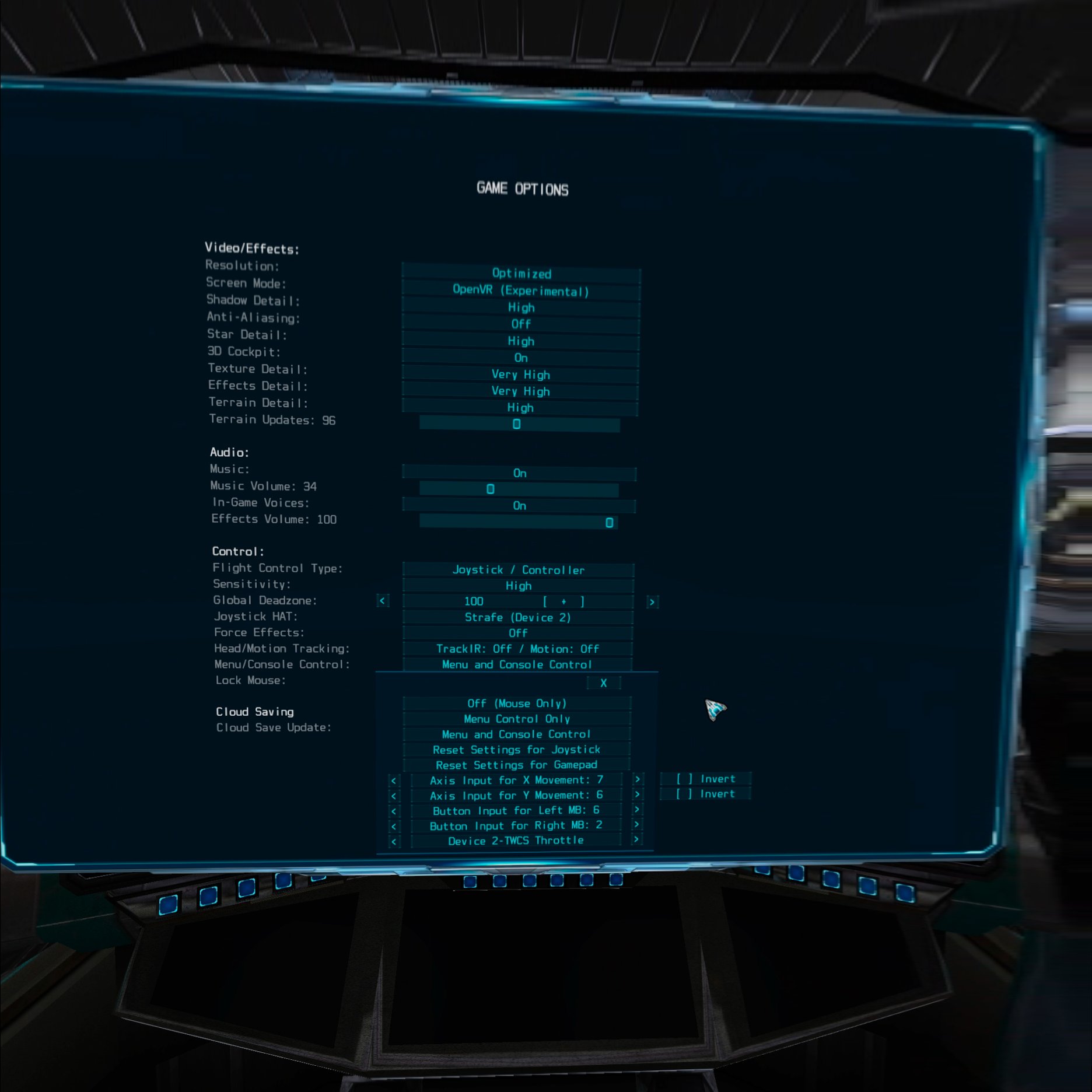Close the Menu/Console Control popup with X
This screenshot has height=1092, width=1092.
tap(604, 682)
